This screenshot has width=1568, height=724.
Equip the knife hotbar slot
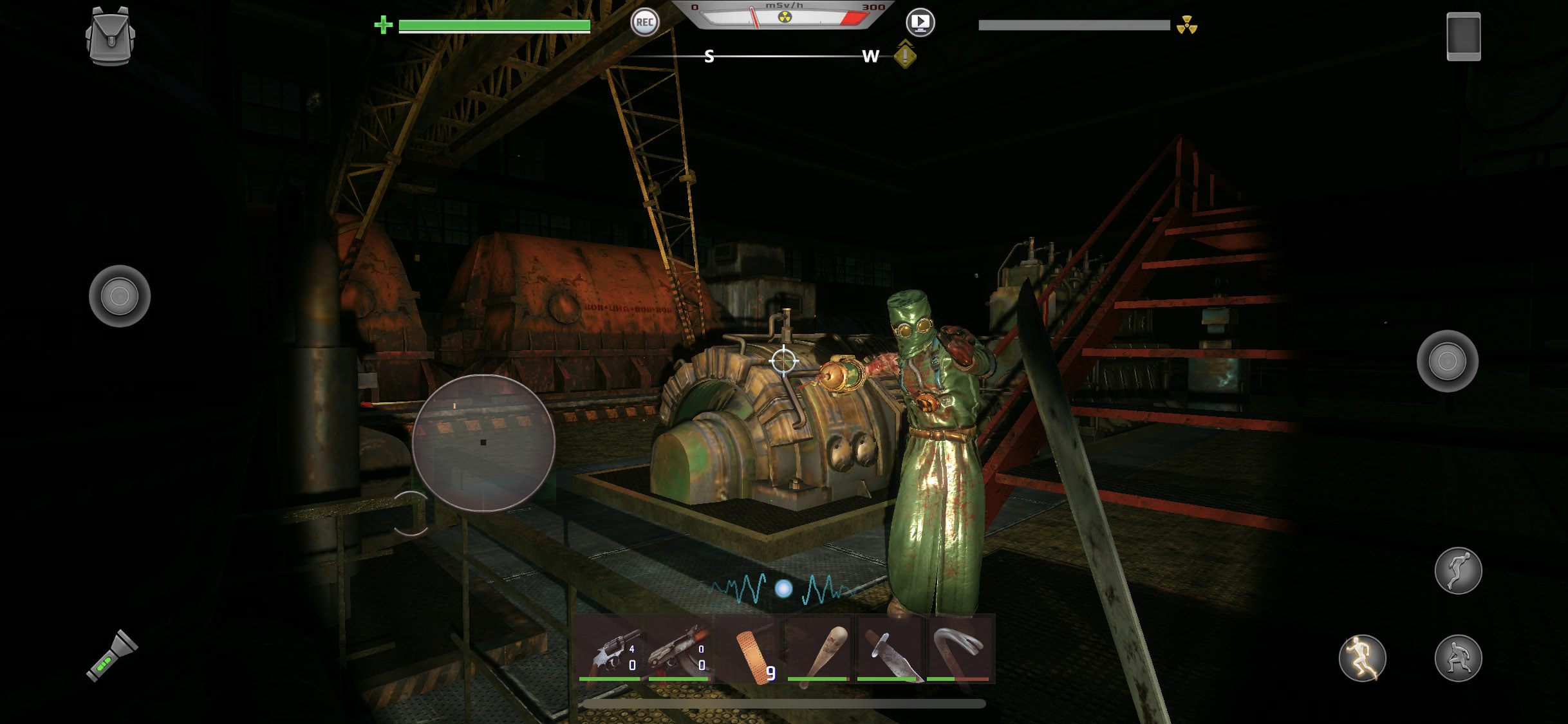coord(890,649)
